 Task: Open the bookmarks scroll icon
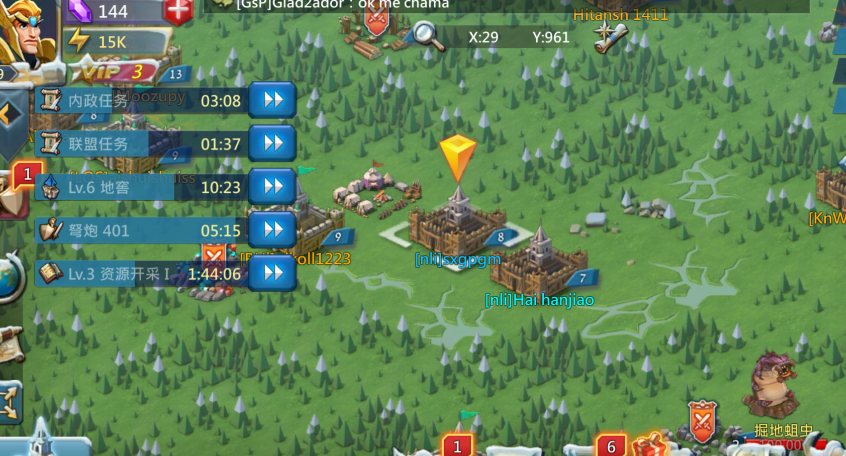(x=609, y=37)
